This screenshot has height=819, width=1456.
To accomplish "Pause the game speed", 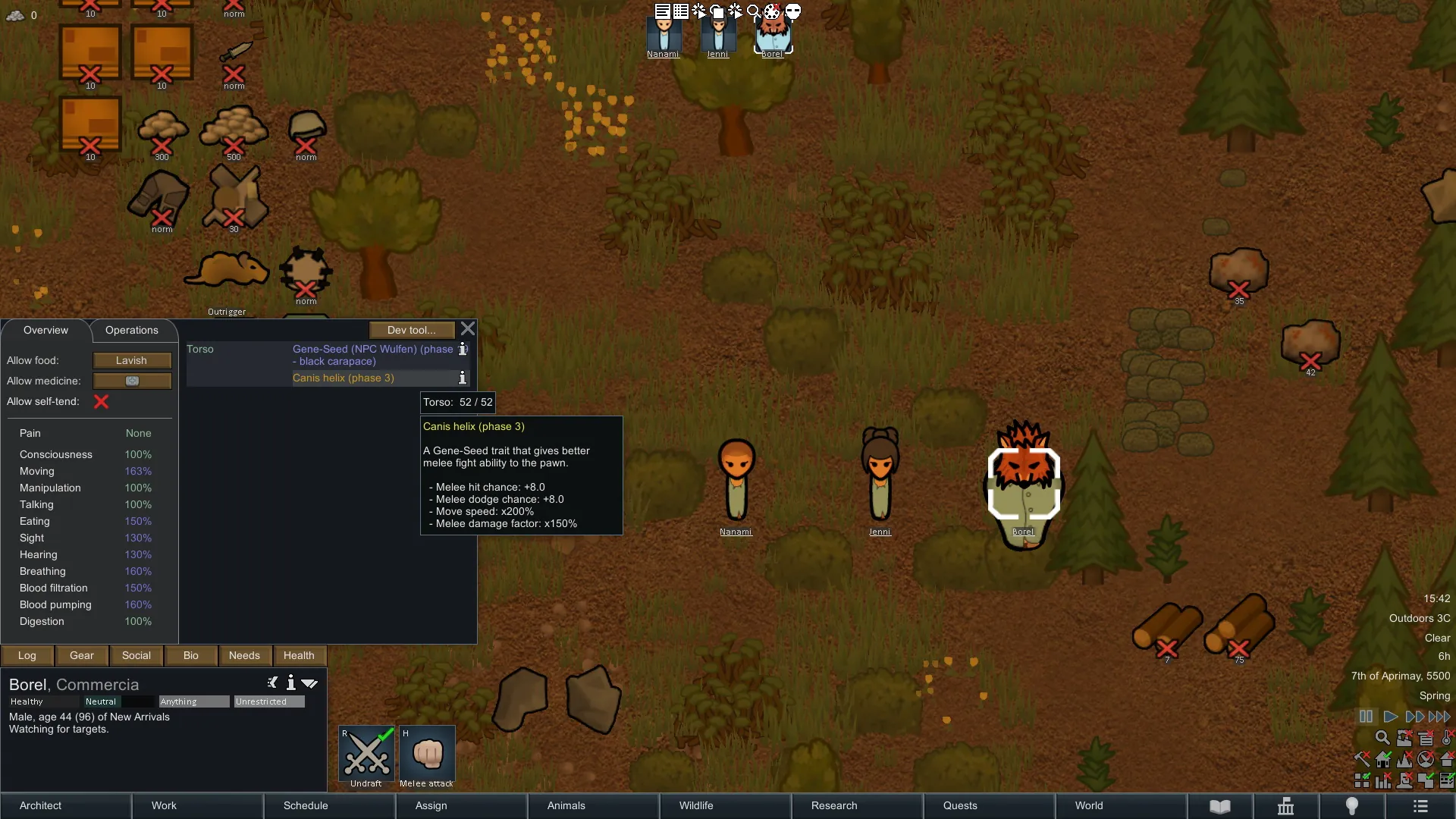I will (1366, 717).
